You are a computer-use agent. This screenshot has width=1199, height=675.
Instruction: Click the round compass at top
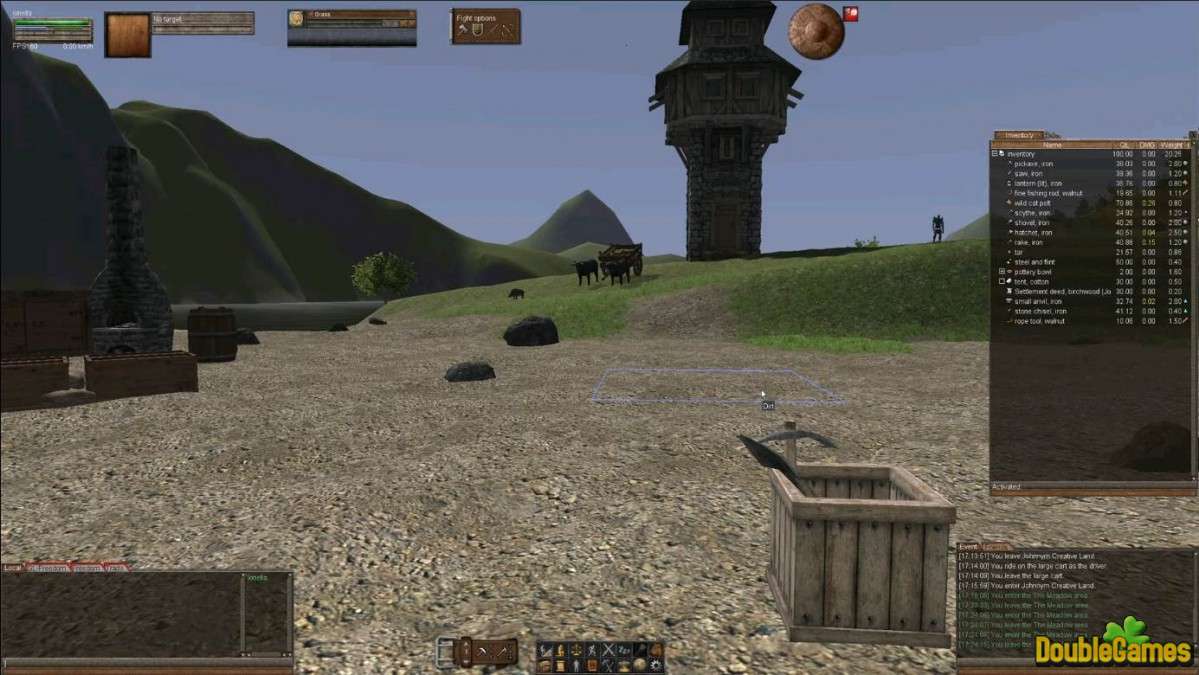tap(816, 31)
